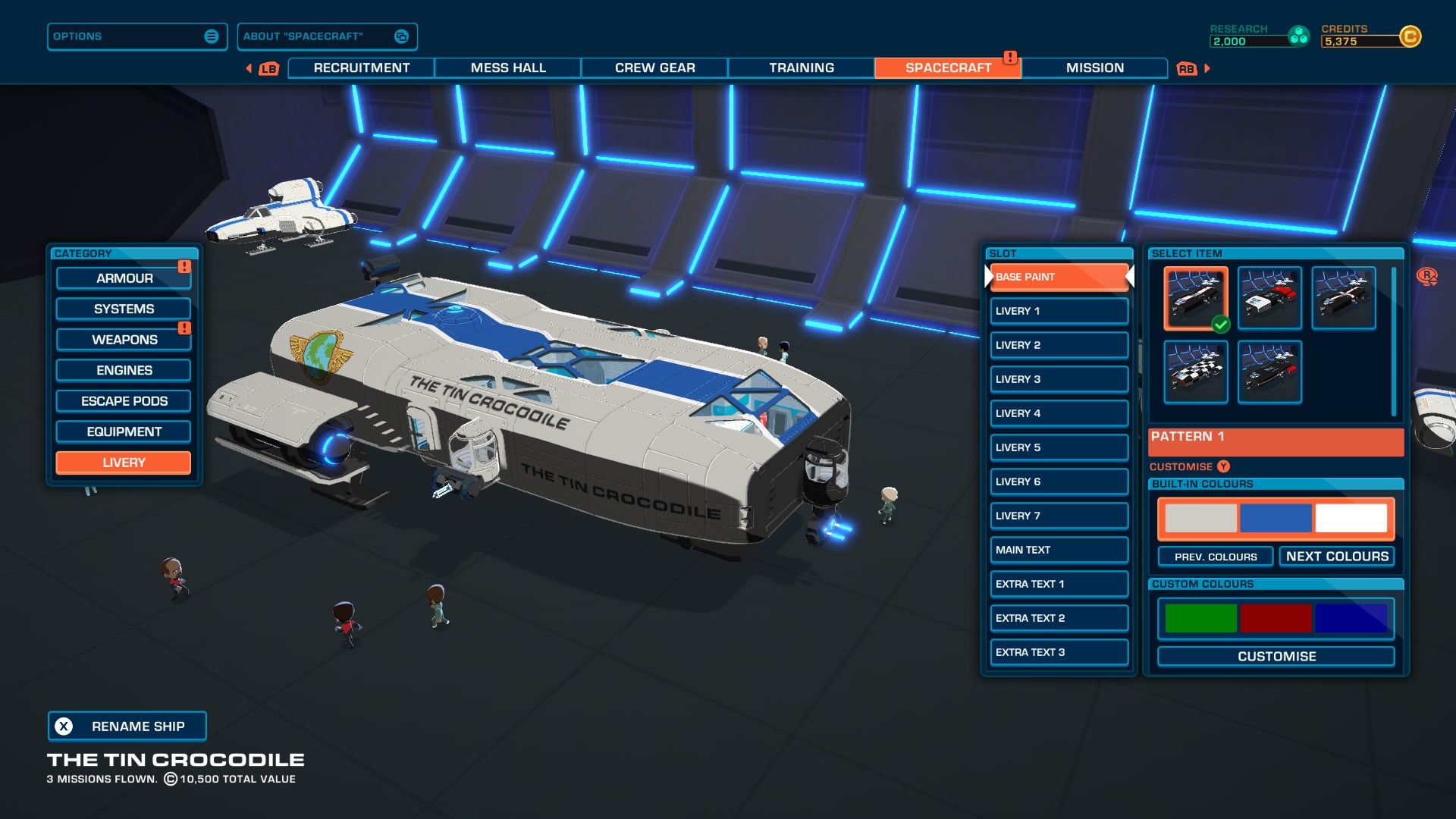Select the checkered livery thumbnail
Viewport: 1456px width, 819px height.
(1195, 372)
